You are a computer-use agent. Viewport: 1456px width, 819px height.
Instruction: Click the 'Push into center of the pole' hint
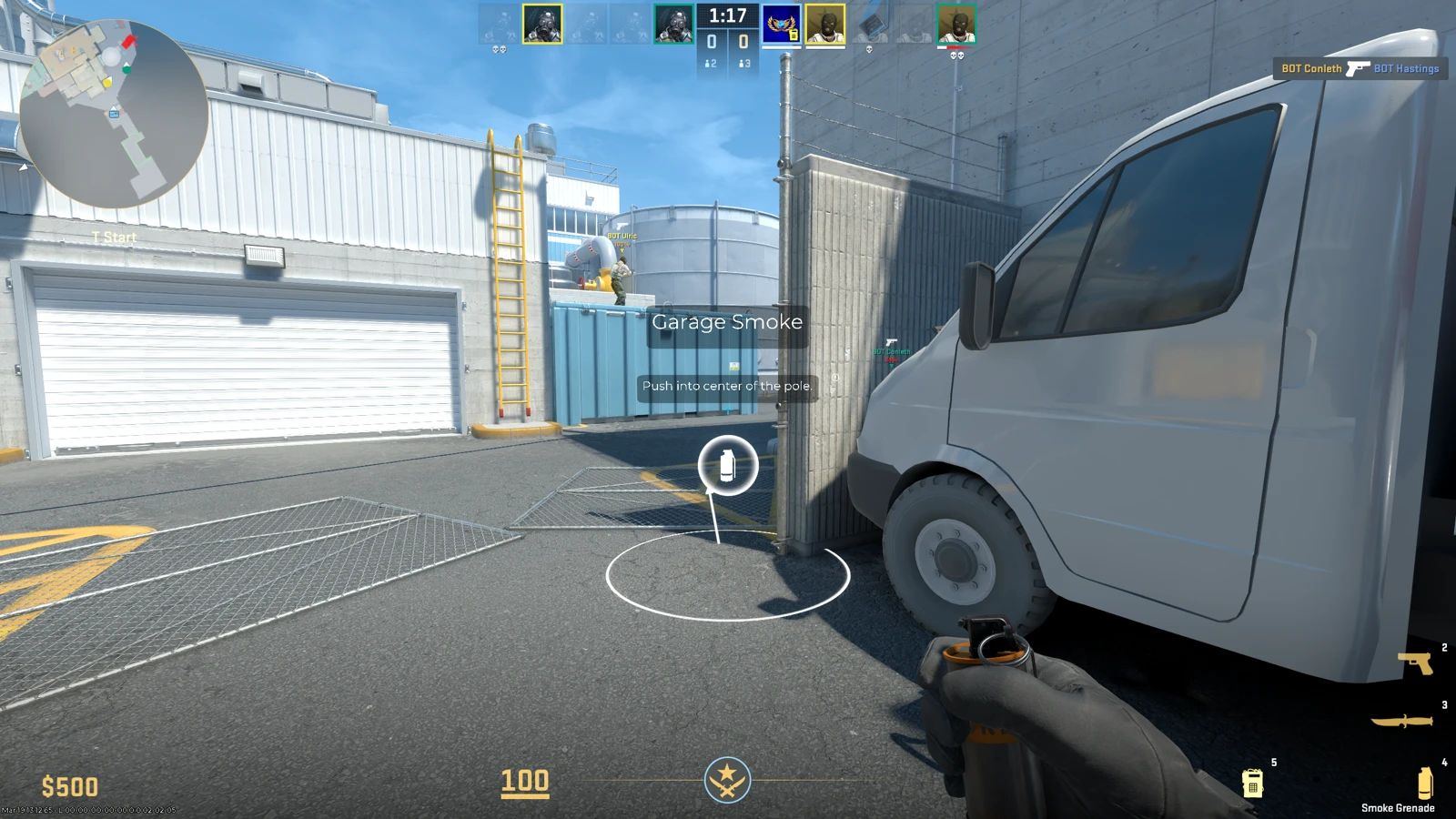point(727,386)
